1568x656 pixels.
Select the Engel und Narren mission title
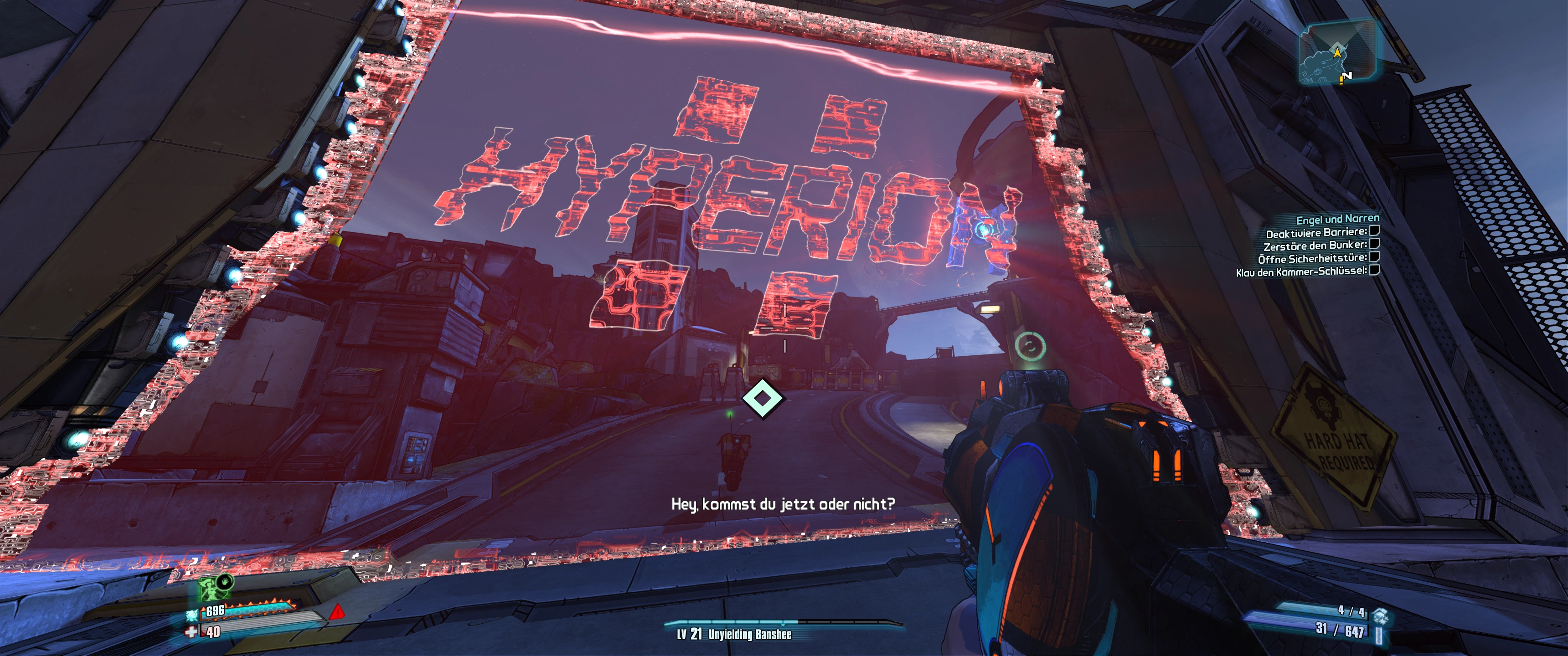(x=1337, y=219)
